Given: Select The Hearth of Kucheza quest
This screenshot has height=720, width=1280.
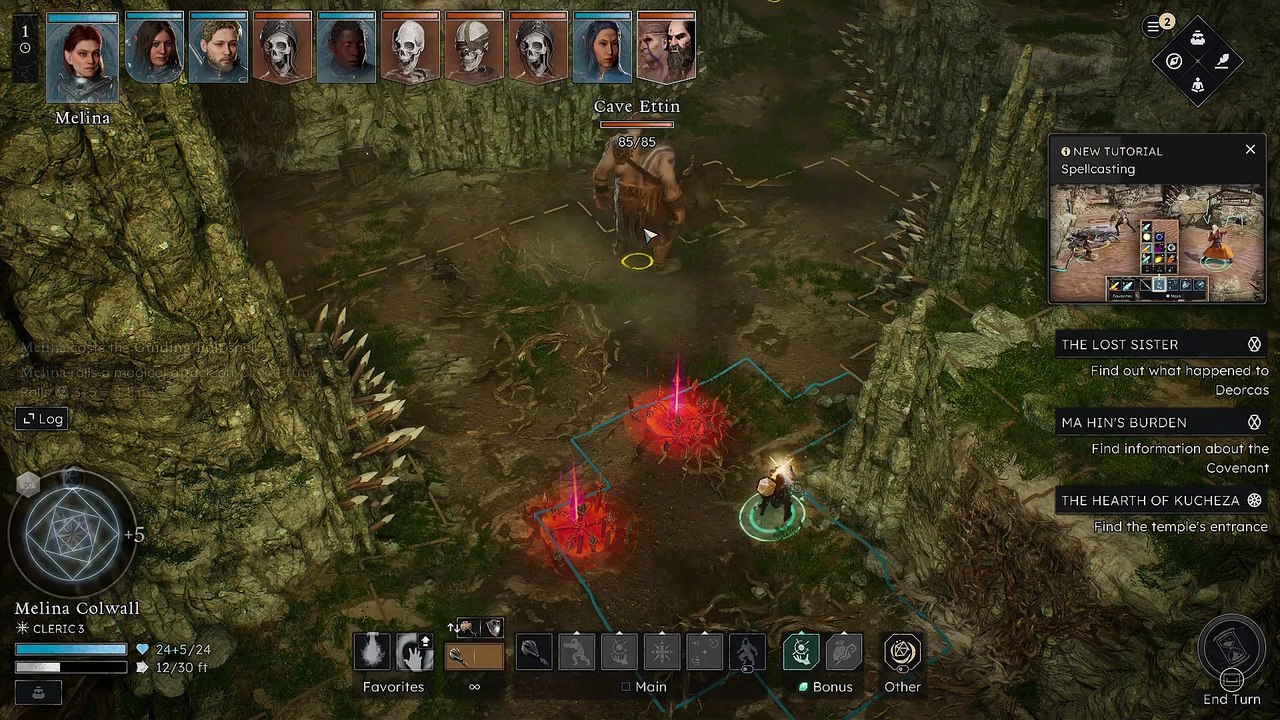Looking at the screenshot, I should (1150, 500).
